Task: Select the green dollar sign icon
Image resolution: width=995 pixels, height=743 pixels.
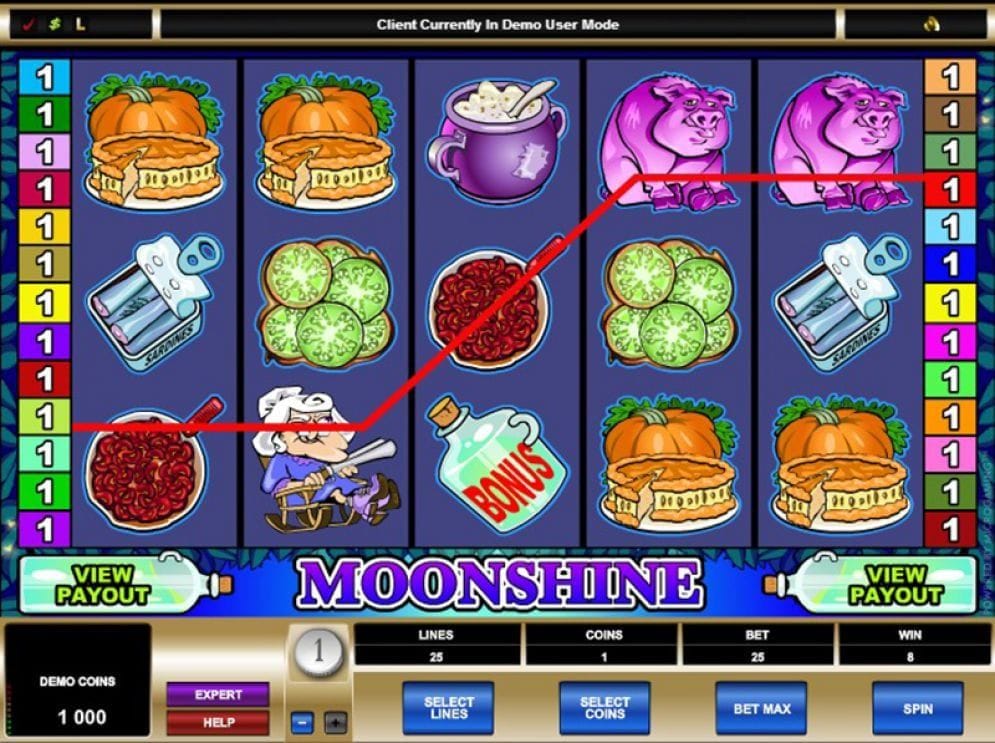Action: 54,24
